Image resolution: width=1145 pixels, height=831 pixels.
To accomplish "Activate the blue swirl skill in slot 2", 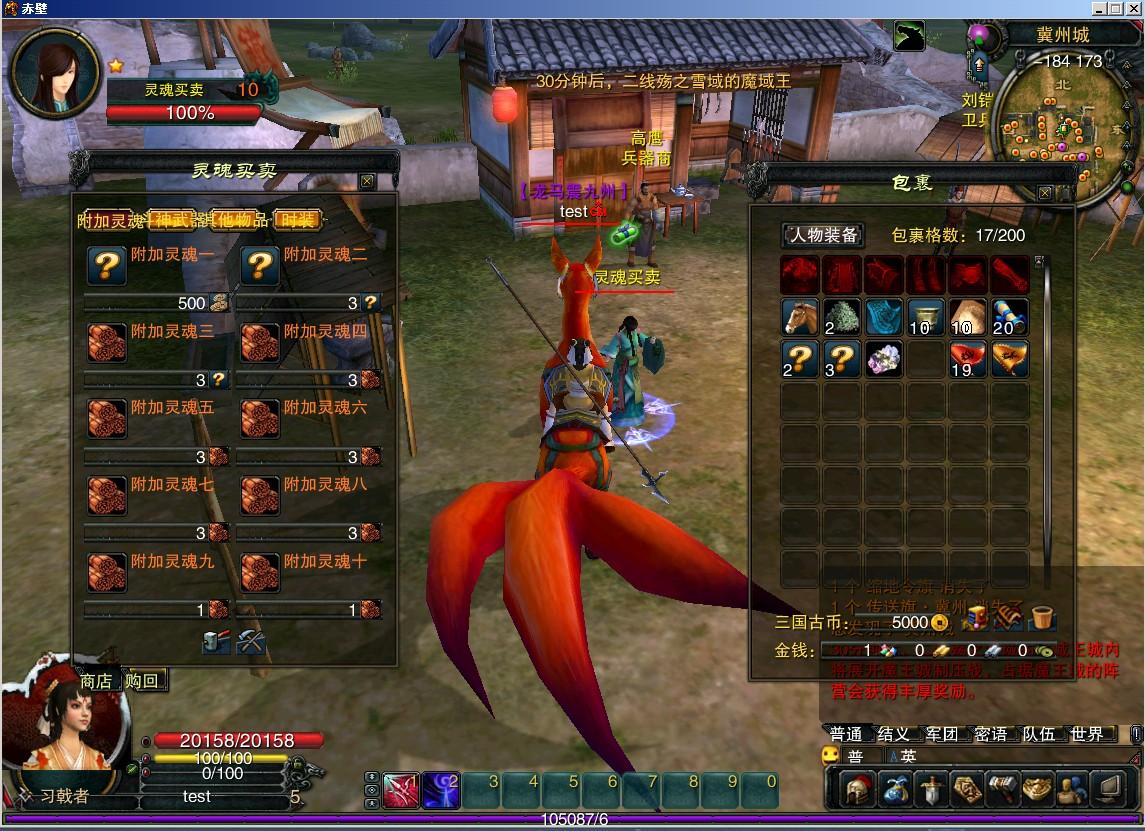I will click(441, 790).
